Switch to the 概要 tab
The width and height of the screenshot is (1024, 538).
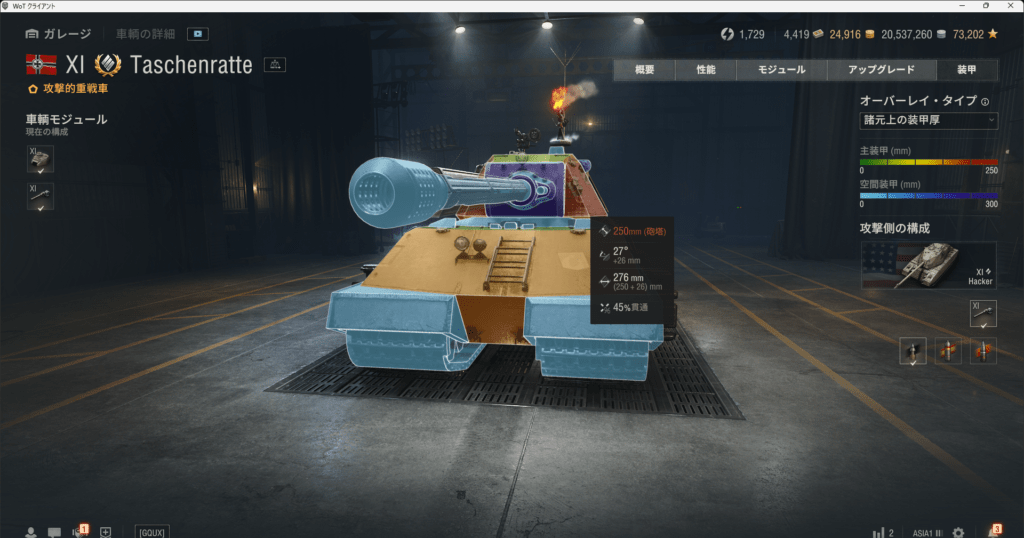pos(644,70)
